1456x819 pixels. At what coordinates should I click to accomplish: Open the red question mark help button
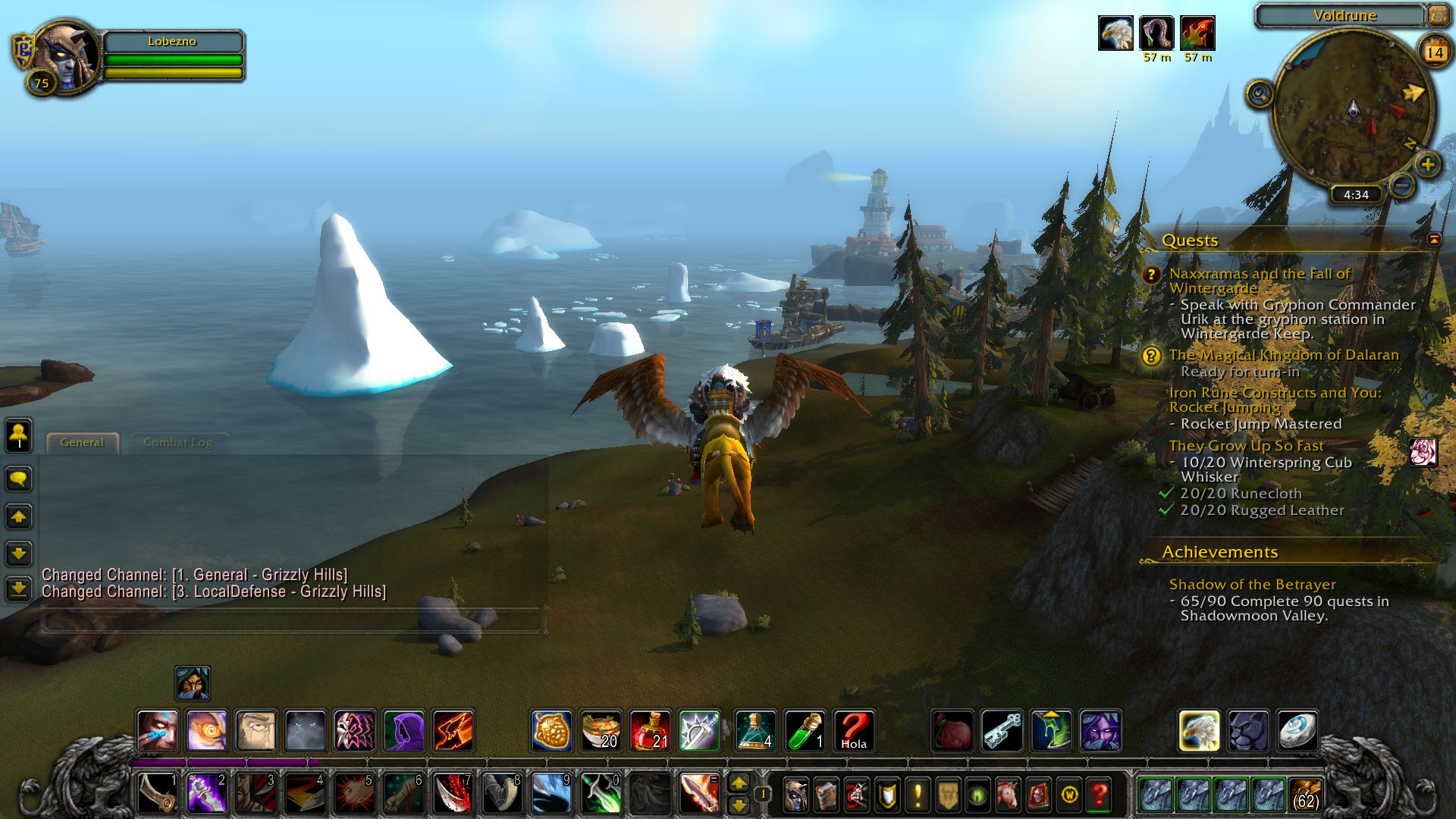tap(1099, 795)
